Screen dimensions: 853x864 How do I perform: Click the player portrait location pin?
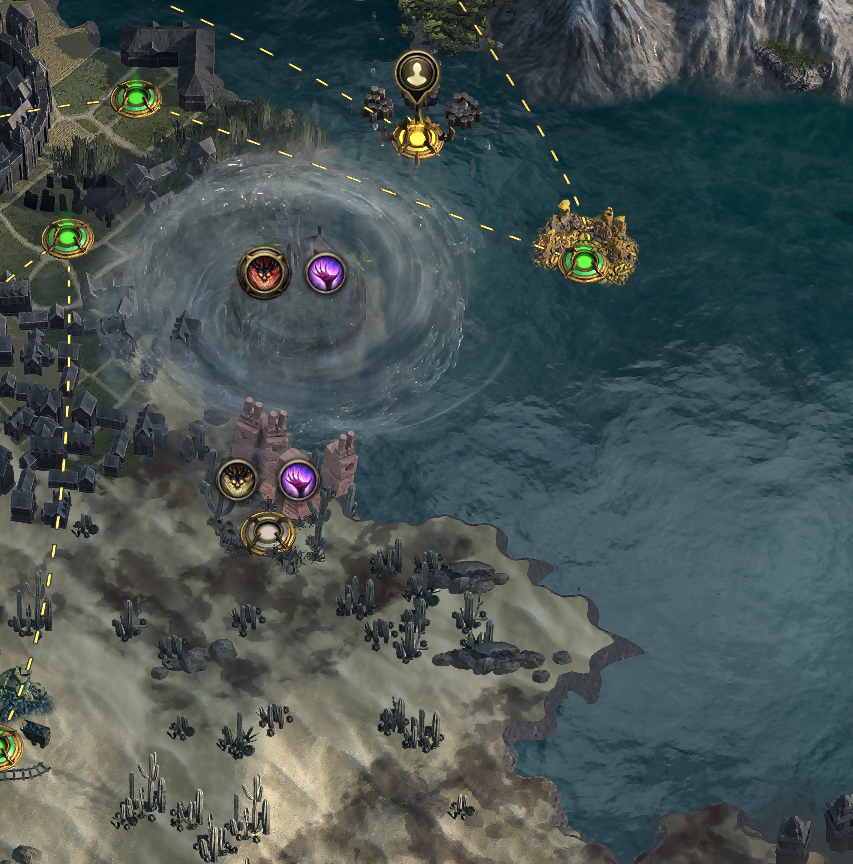[x=415, y=72]
